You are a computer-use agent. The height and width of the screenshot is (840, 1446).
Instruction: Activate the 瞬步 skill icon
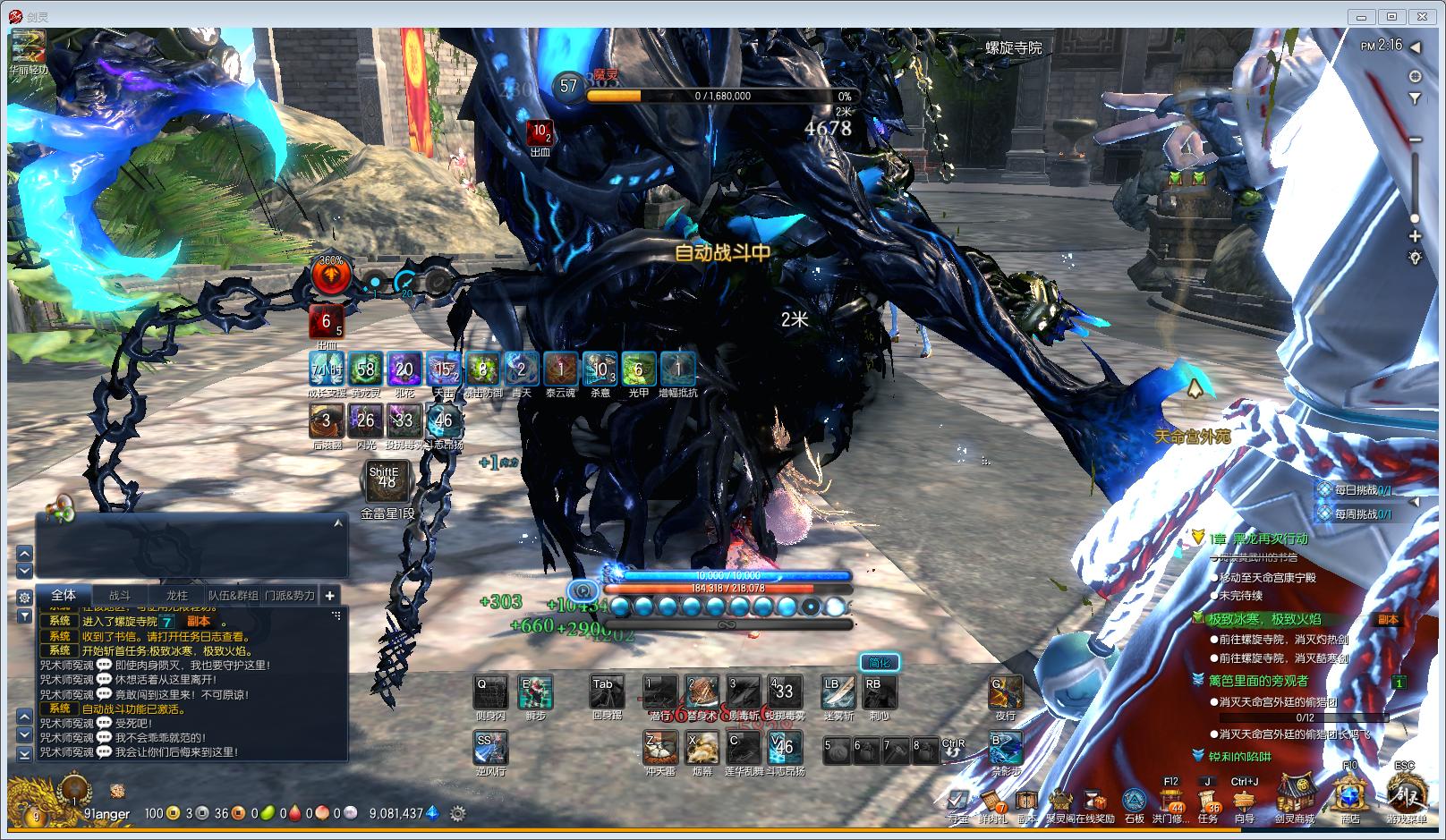click(x=536, y=692)
